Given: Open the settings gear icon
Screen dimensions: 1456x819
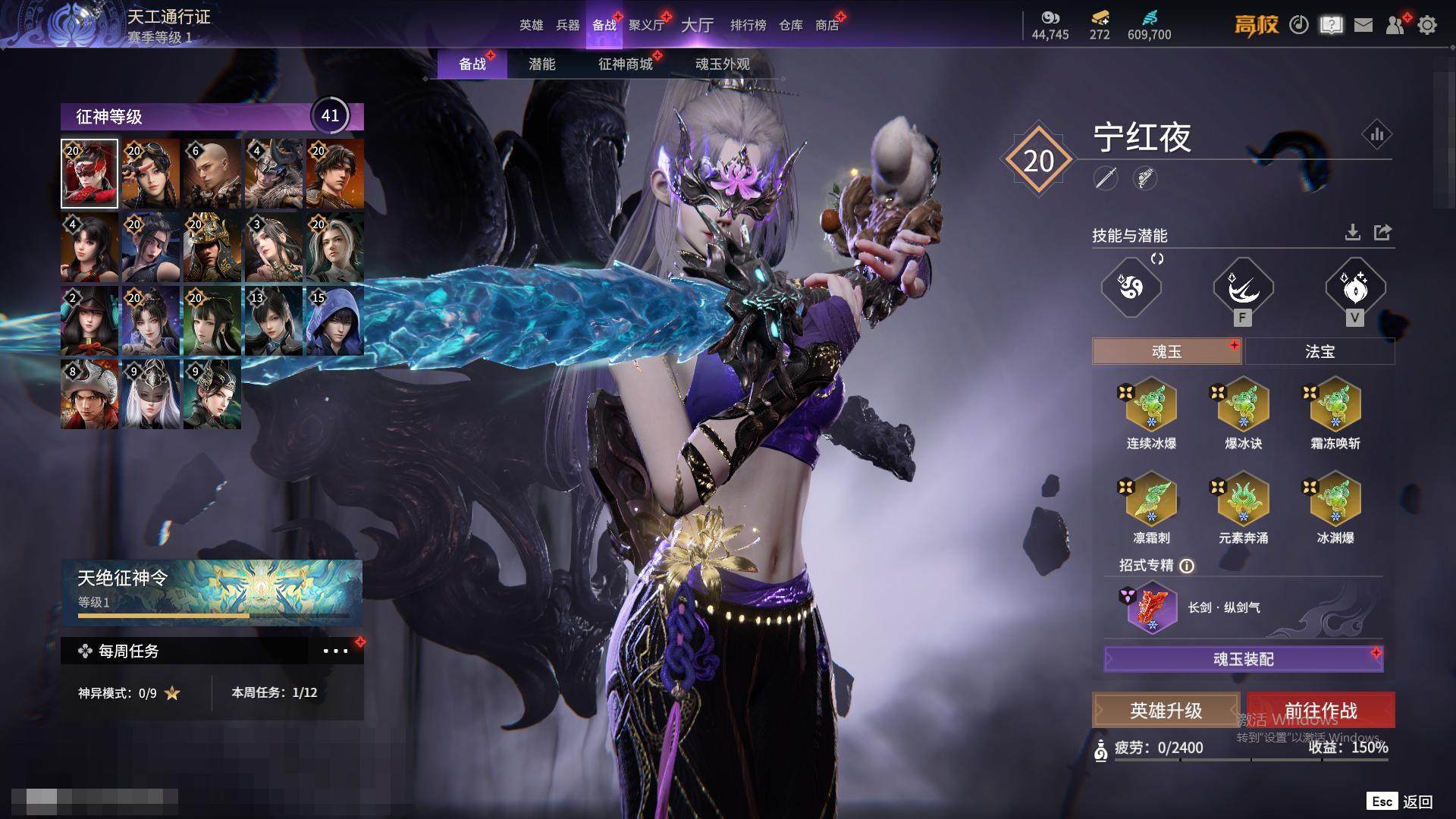Looking at the screenshot, I should [x=1427, y=25].
